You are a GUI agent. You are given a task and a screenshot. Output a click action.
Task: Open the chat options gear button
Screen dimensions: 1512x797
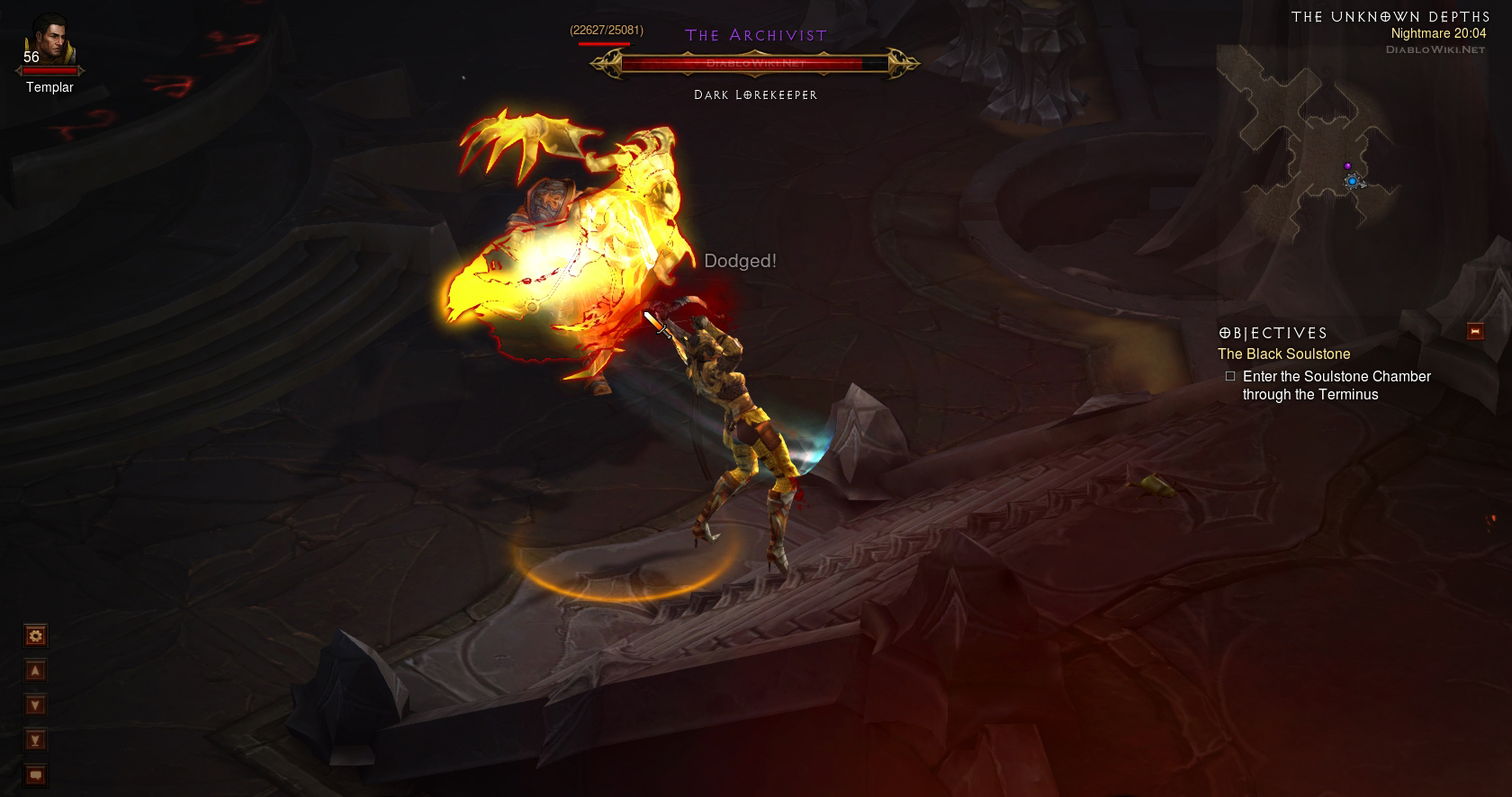[35, 637]
